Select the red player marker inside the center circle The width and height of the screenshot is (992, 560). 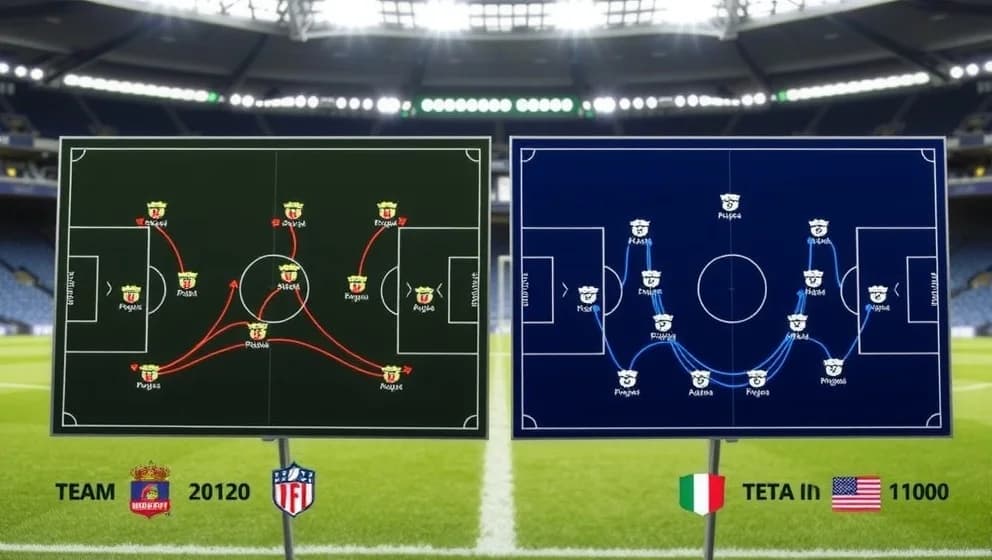coord(288,273)
